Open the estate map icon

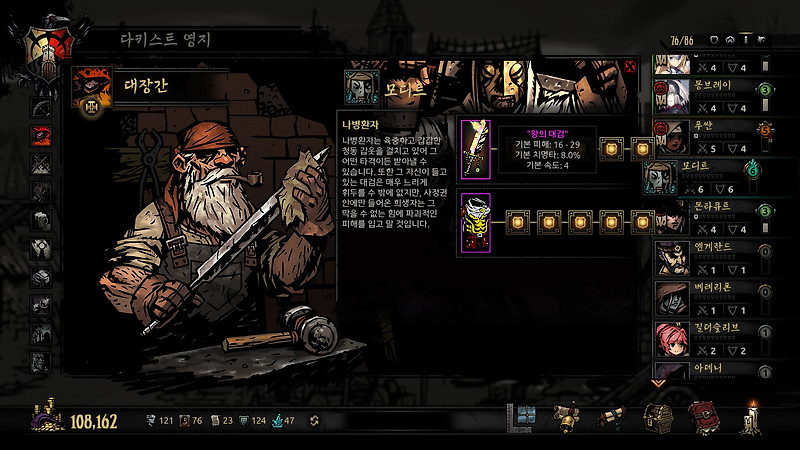coord(524,418)
